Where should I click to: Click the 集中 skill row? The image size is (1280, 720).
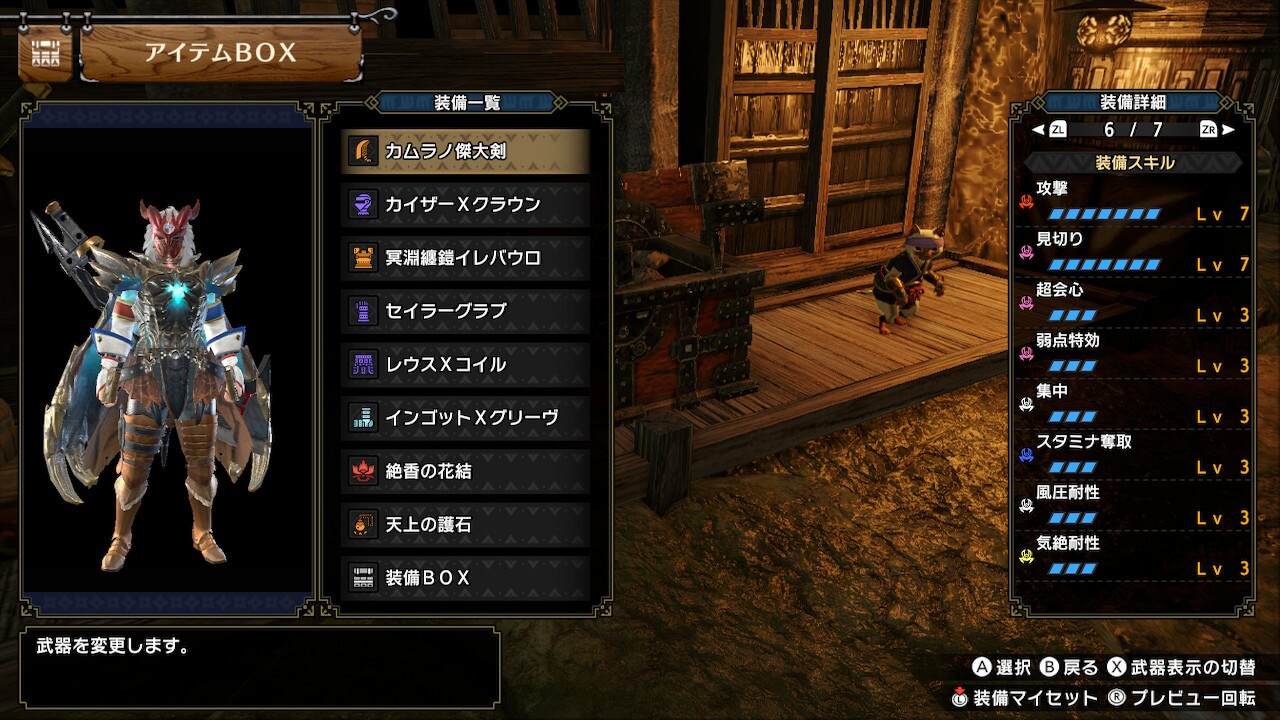(1135, 405)
